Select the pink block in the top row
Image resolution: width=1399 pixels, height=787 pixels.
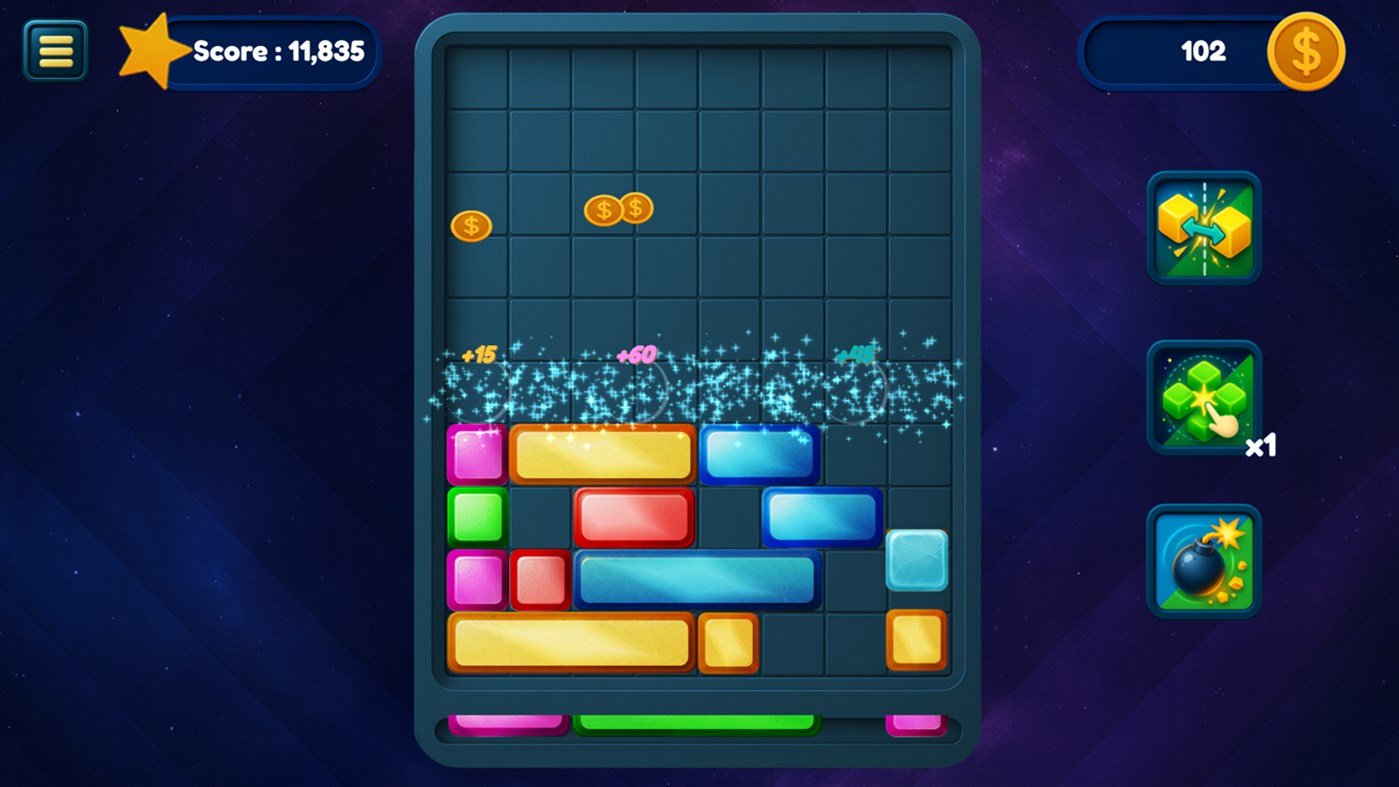[475, 453]
